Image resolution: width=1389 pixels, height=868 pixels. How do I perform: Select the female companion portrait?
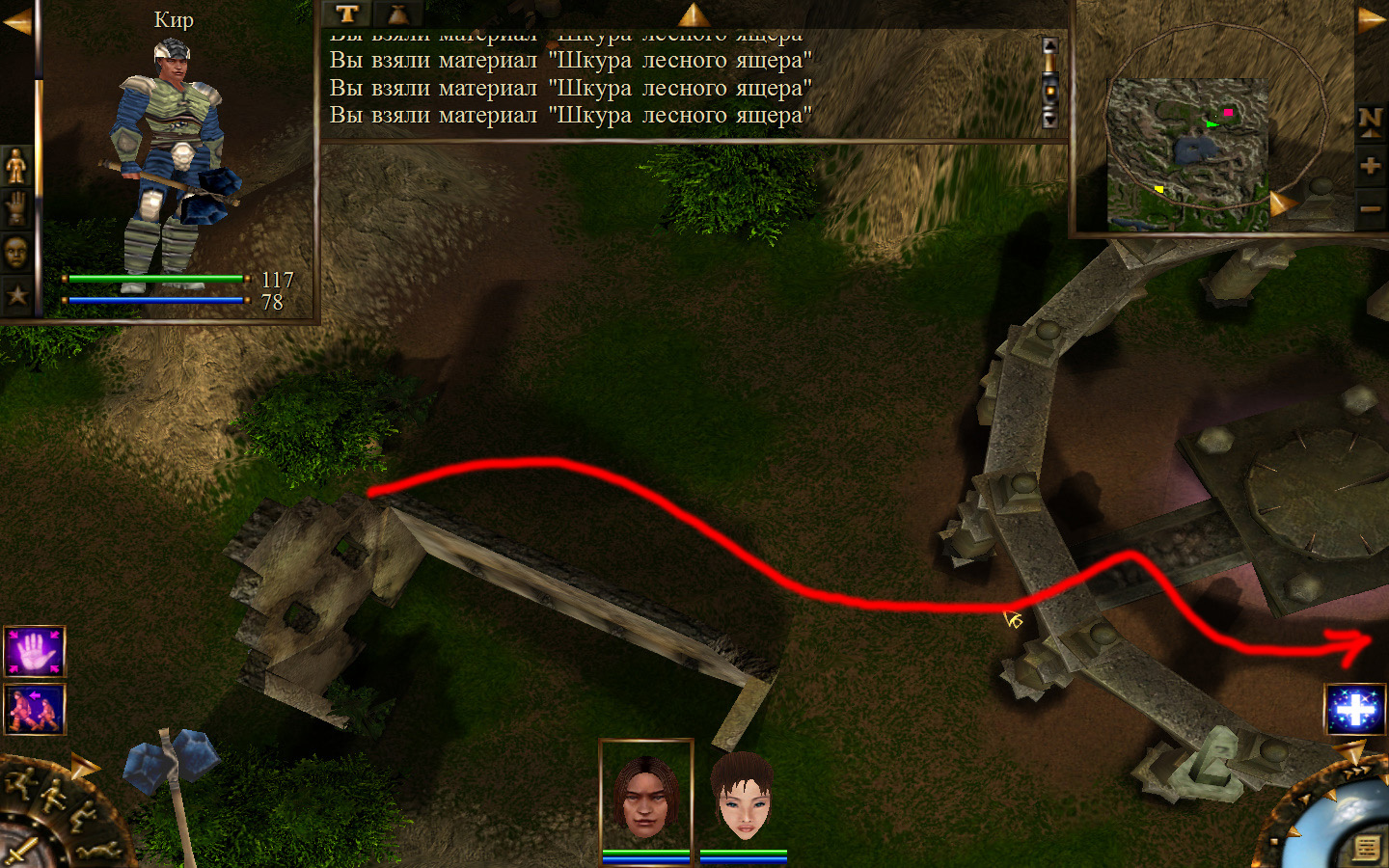click(743, 797)
